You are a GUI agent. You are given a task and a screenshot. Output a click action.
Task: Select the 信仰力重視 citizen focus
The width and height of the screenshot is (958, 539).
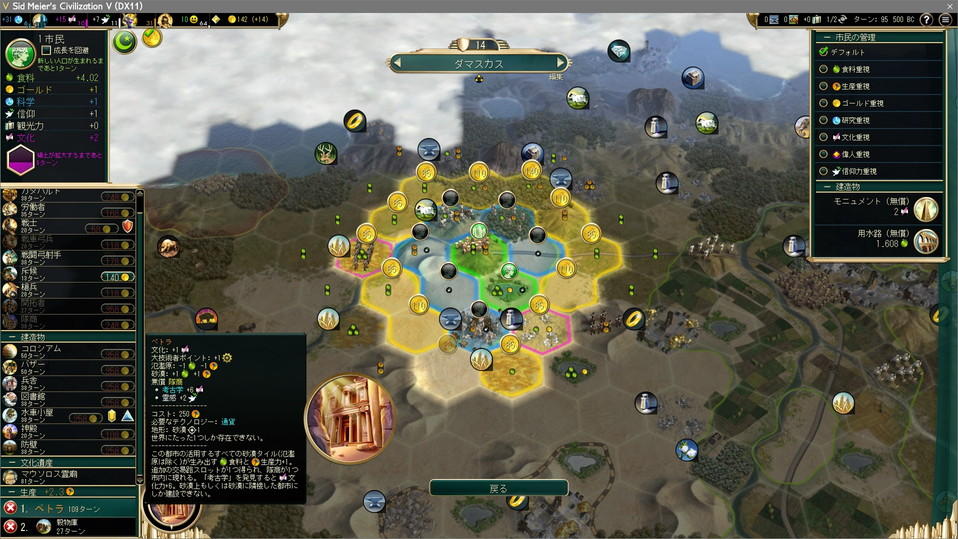pyautogui.click(x=824, y=171)
